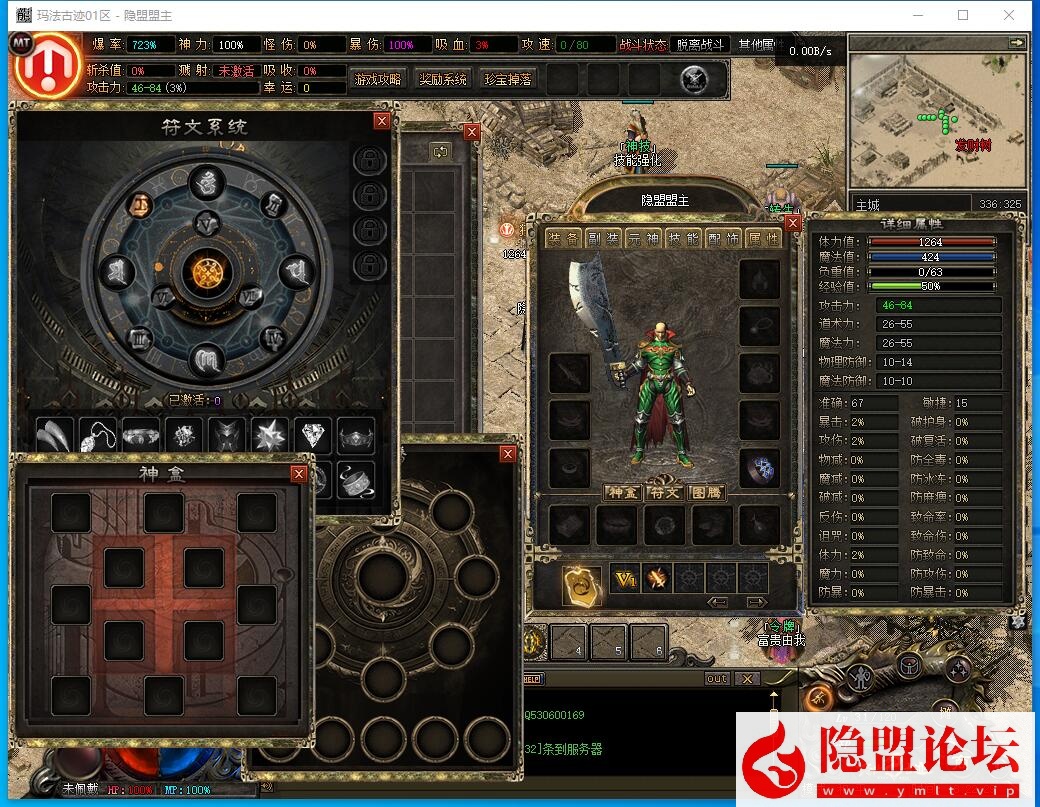The width and height of the screenshot is (1040, 807).
Task: Open the 奖励系统 reward system
Action: click(x=442, y=80)
